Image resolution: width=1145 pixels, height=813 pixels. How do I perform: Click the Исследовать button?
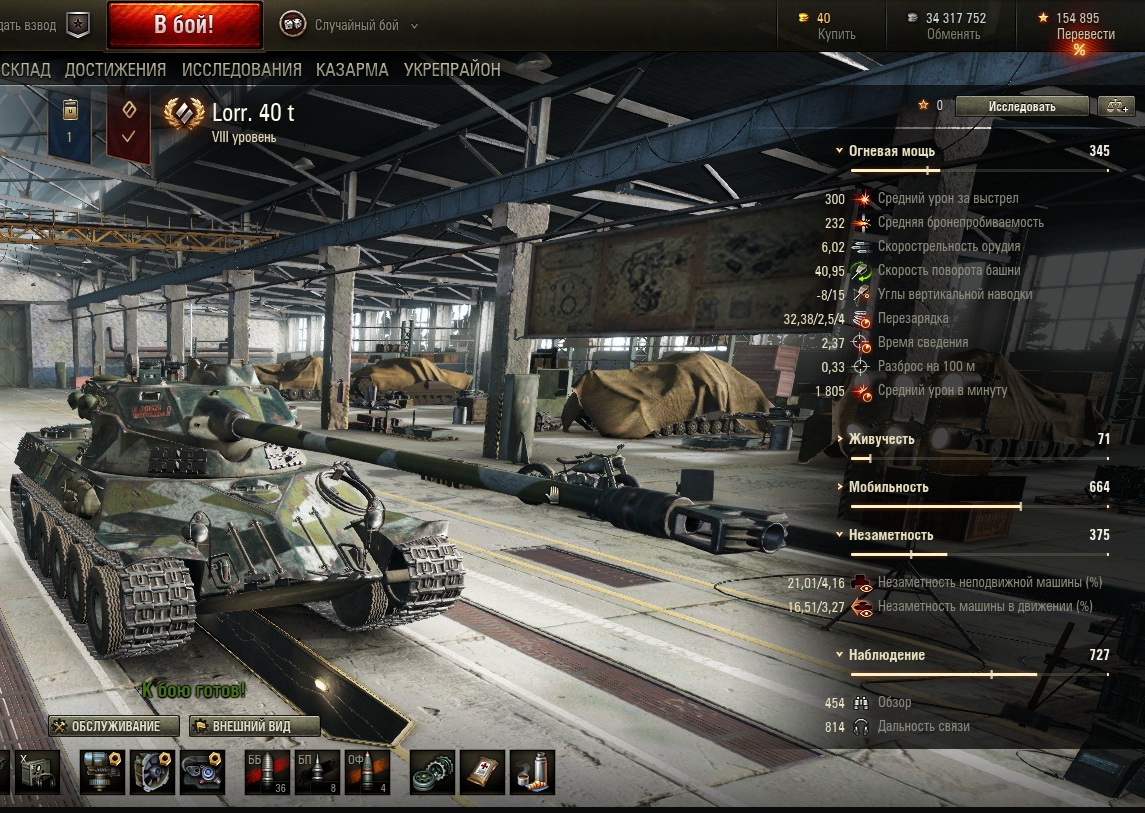pyautogui.click(x=1021, y=106)
